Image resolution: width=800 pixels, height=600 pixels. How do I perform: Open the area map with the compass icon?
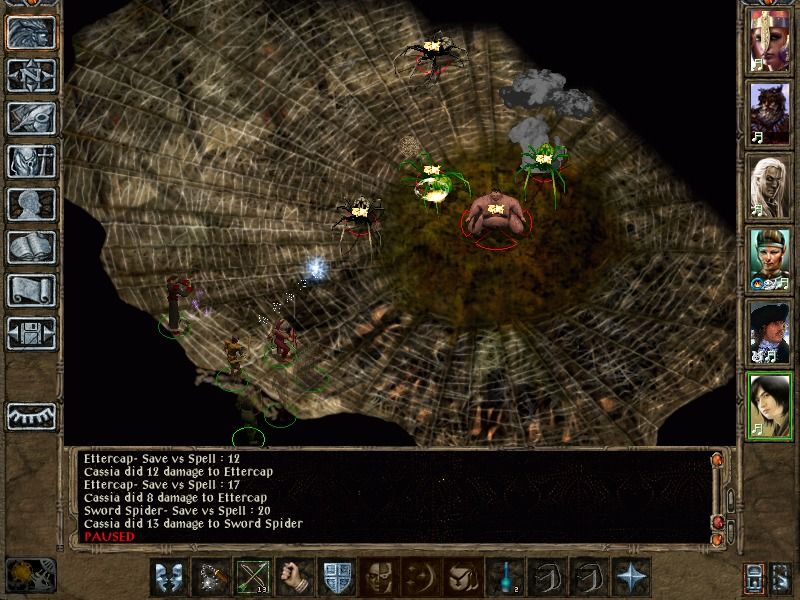pyautogui.click(x=30, y=75)
